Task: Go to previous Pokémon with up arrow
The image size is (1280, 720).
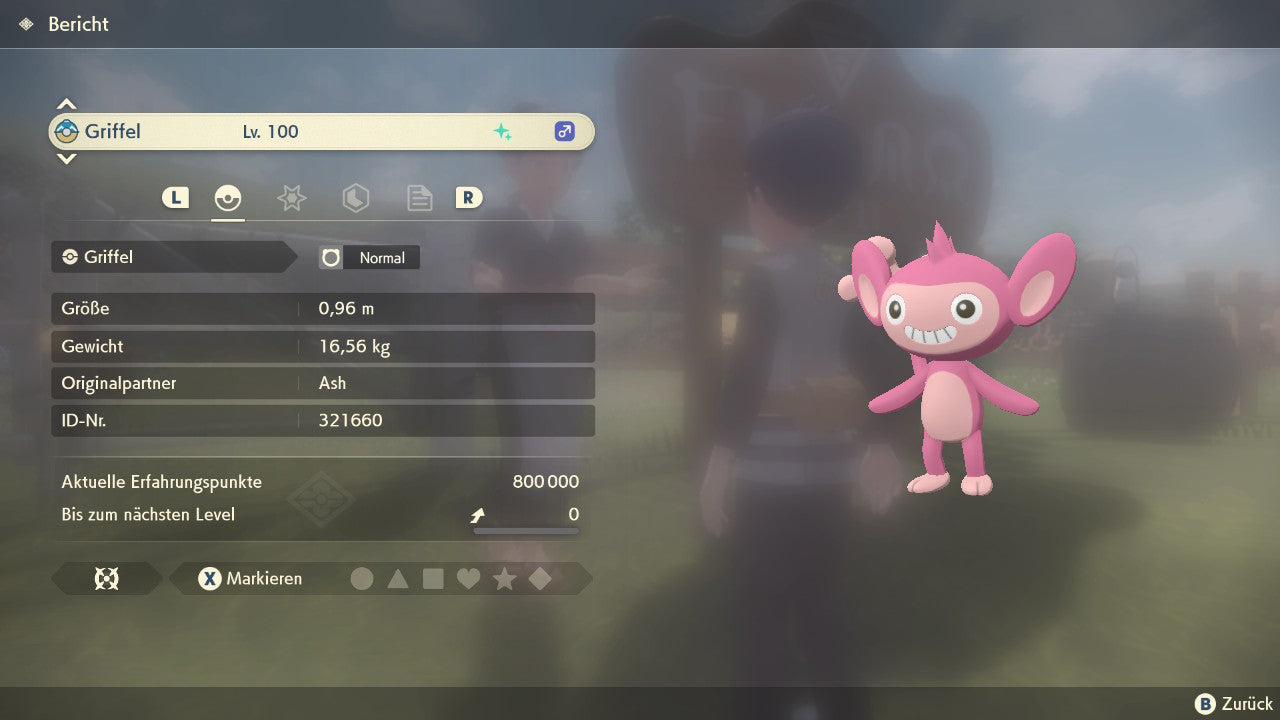Action: click(x=66, y=104)
